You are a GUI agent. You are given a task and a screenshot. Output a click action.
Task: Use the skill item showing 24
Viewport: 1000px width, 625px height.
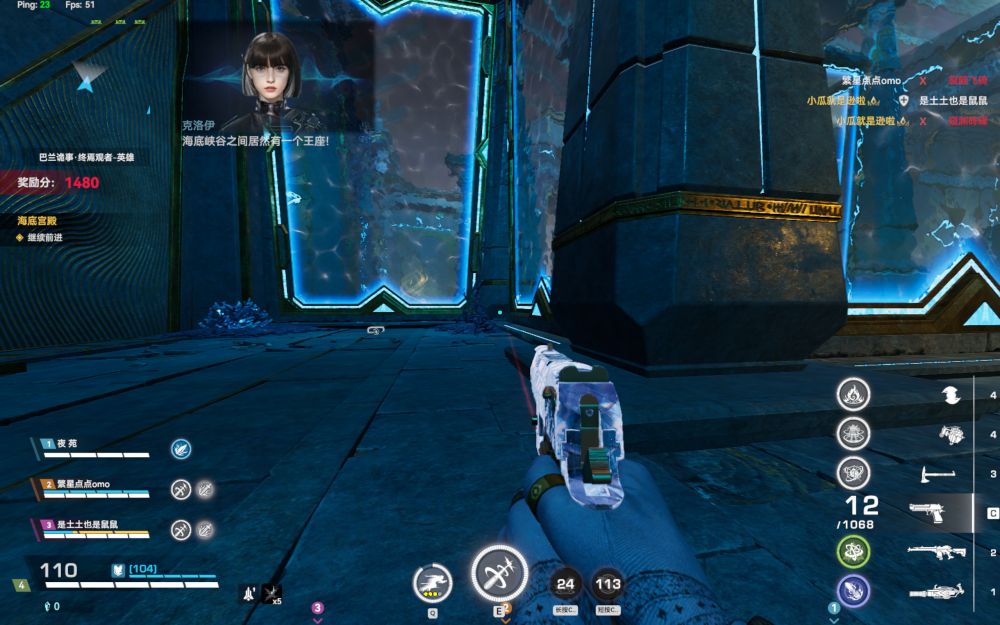point(566,584)
